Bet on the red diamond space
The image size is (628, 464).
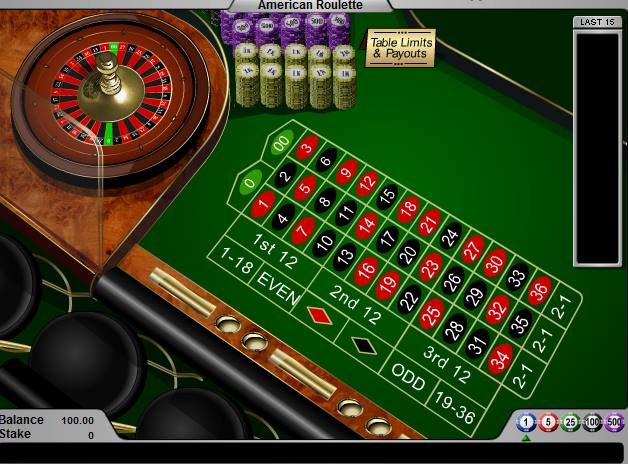pos(320,313)
